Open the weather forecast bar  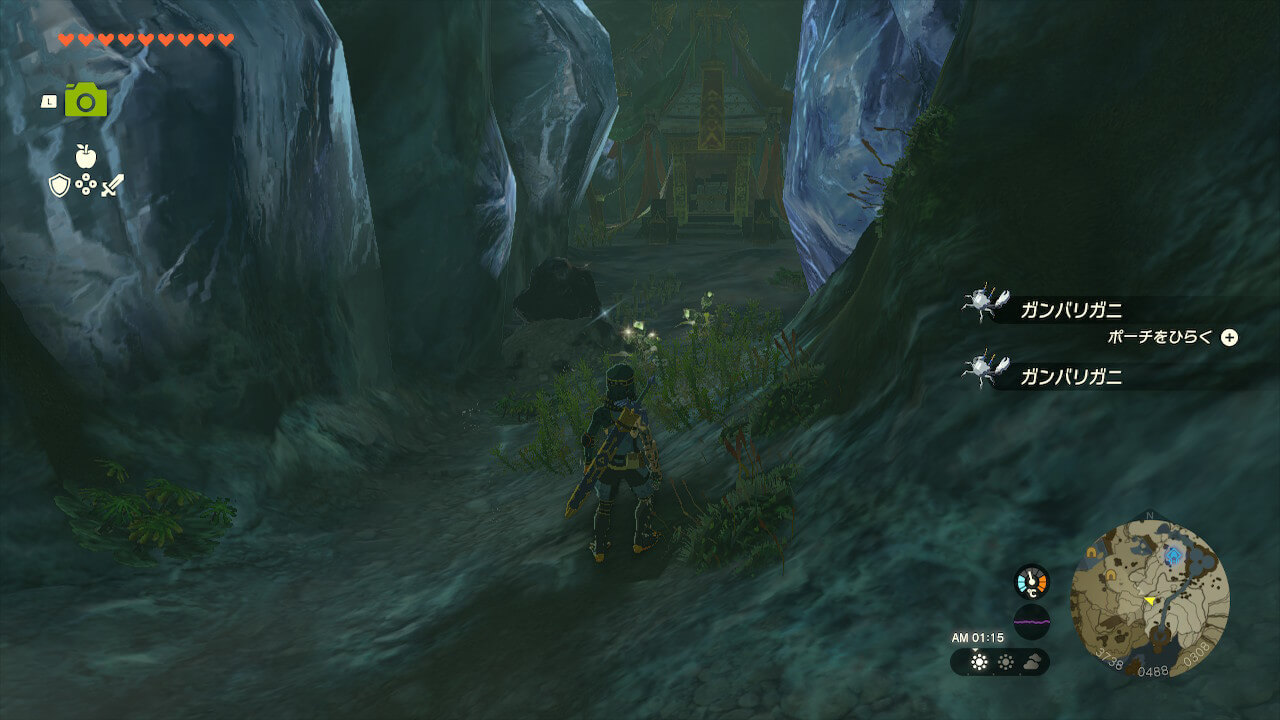coord(999,661)
